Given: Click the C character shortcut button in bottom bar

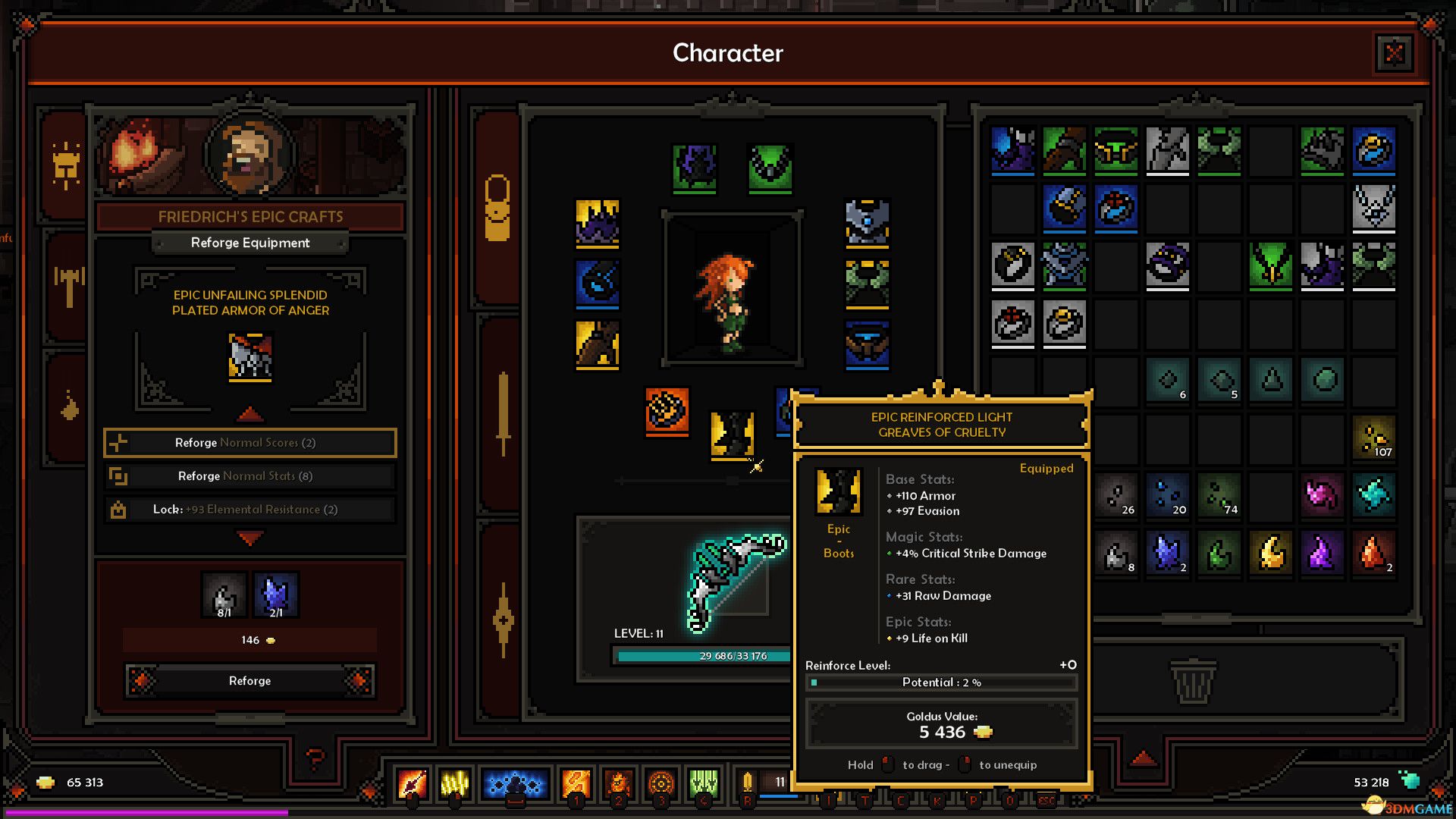Looking at the screenshot, I should pos(902,799).
